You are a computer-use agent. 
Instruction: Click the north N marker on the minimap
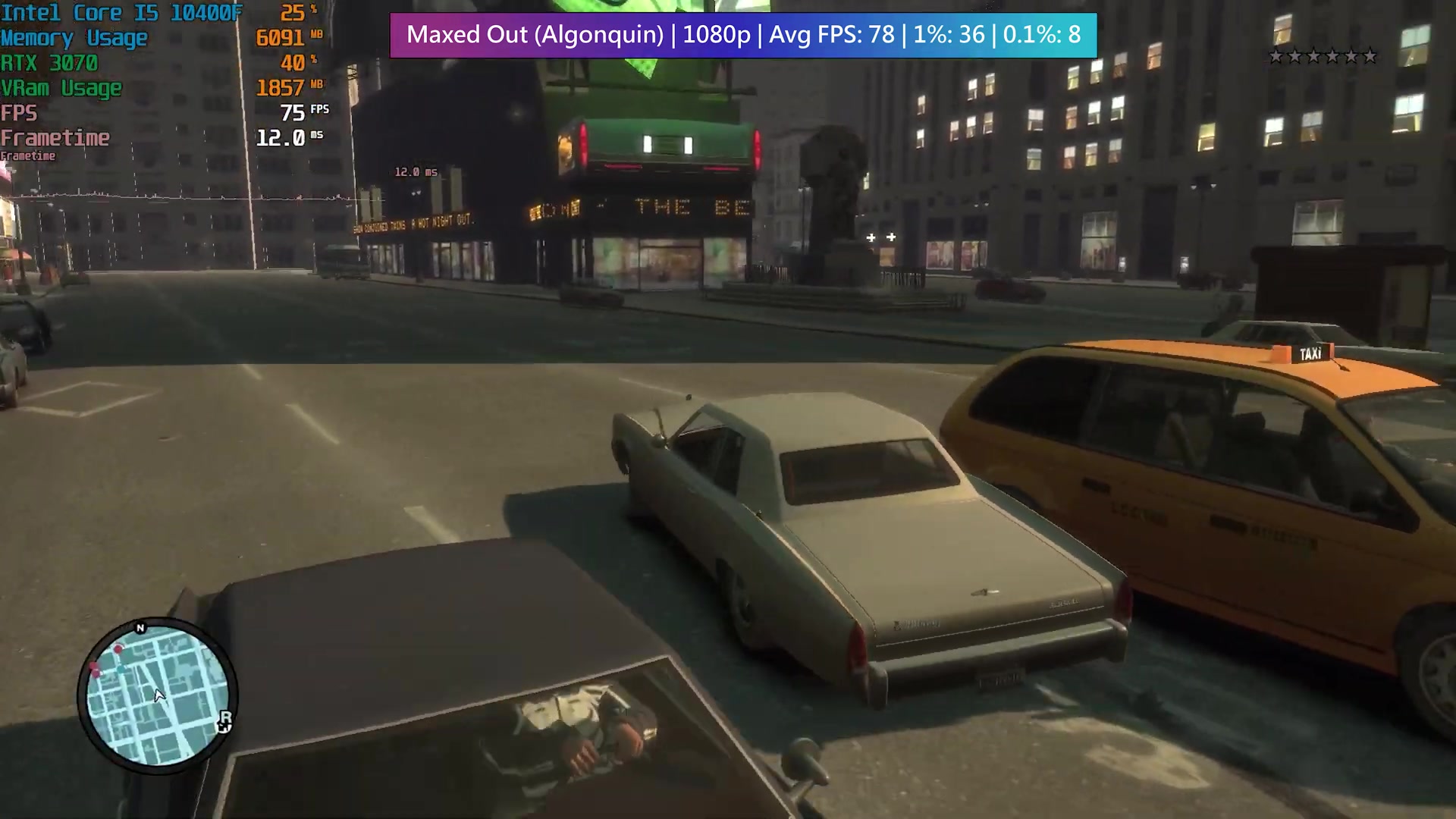[x=140, y=627]
